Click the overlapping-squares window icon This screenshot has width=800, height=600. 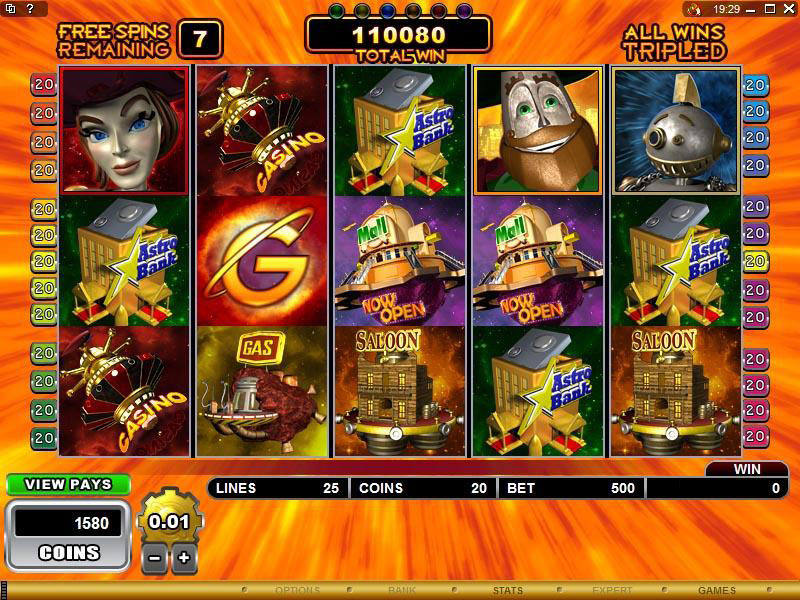9,8
